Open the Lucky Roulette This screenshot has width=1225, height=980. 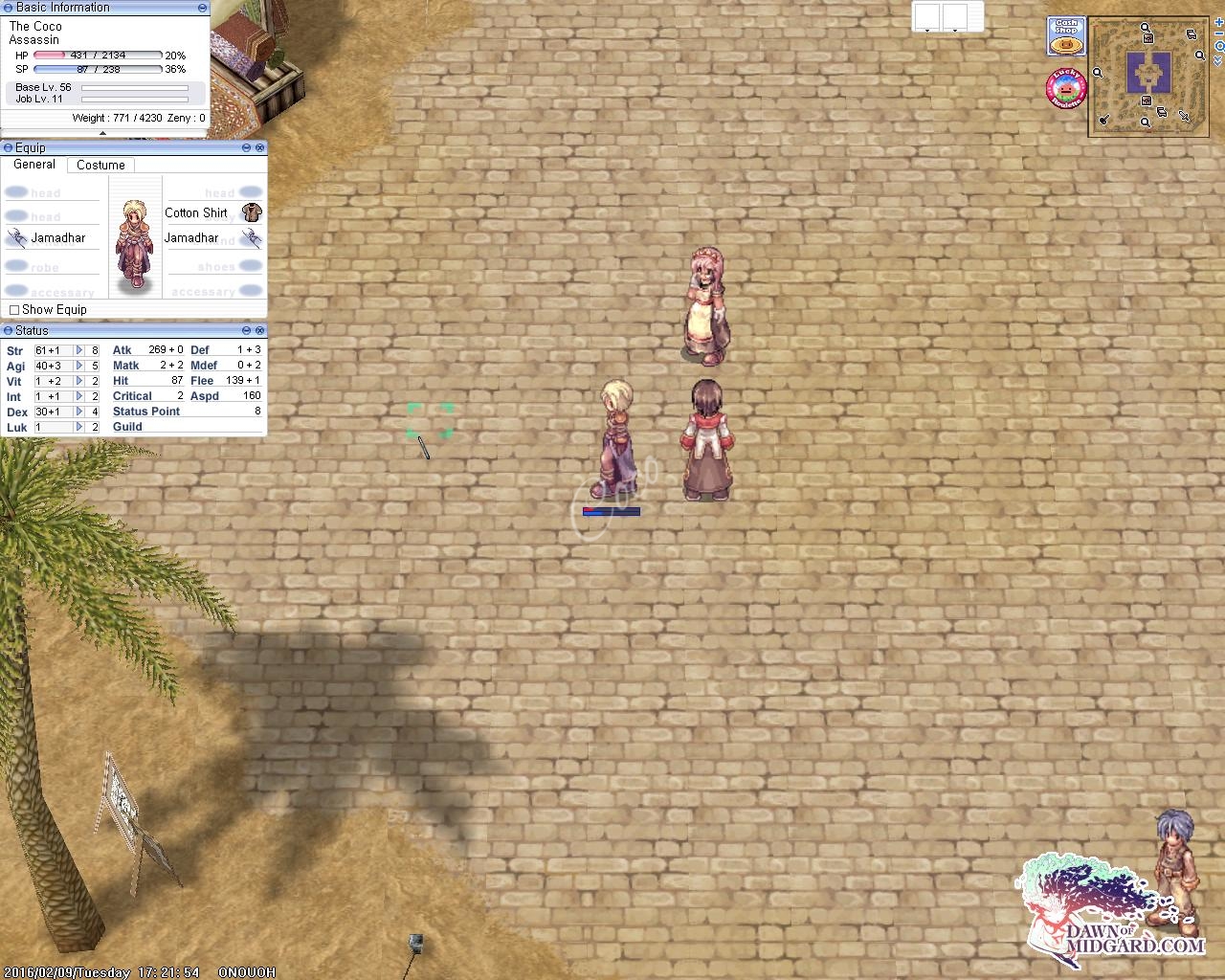(1065, 87)
